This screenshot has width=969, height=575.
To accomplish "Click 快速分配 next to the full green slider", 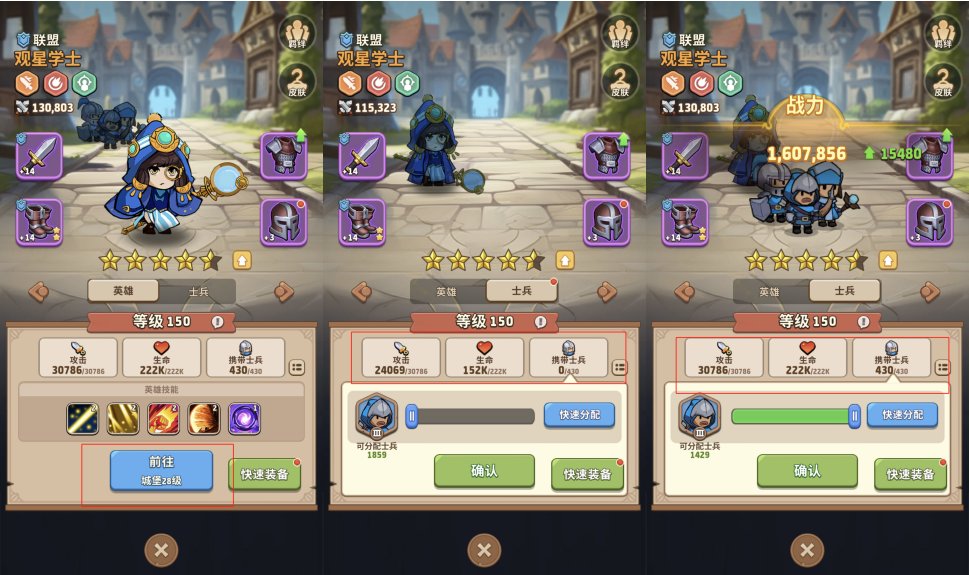I will [902, 415].
